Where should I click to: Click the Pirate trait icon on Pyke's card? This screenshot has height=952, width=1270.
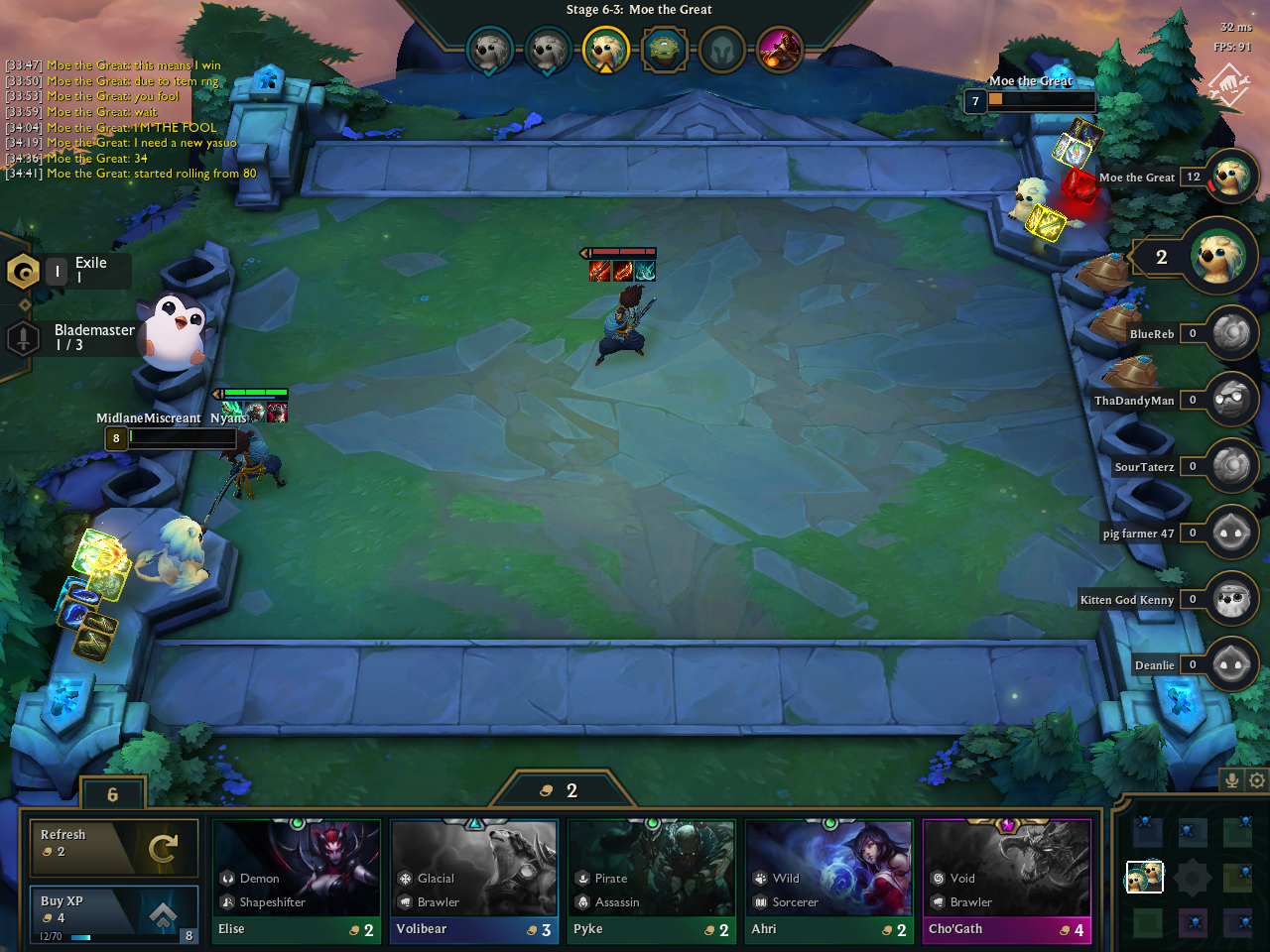coord(582,878)
